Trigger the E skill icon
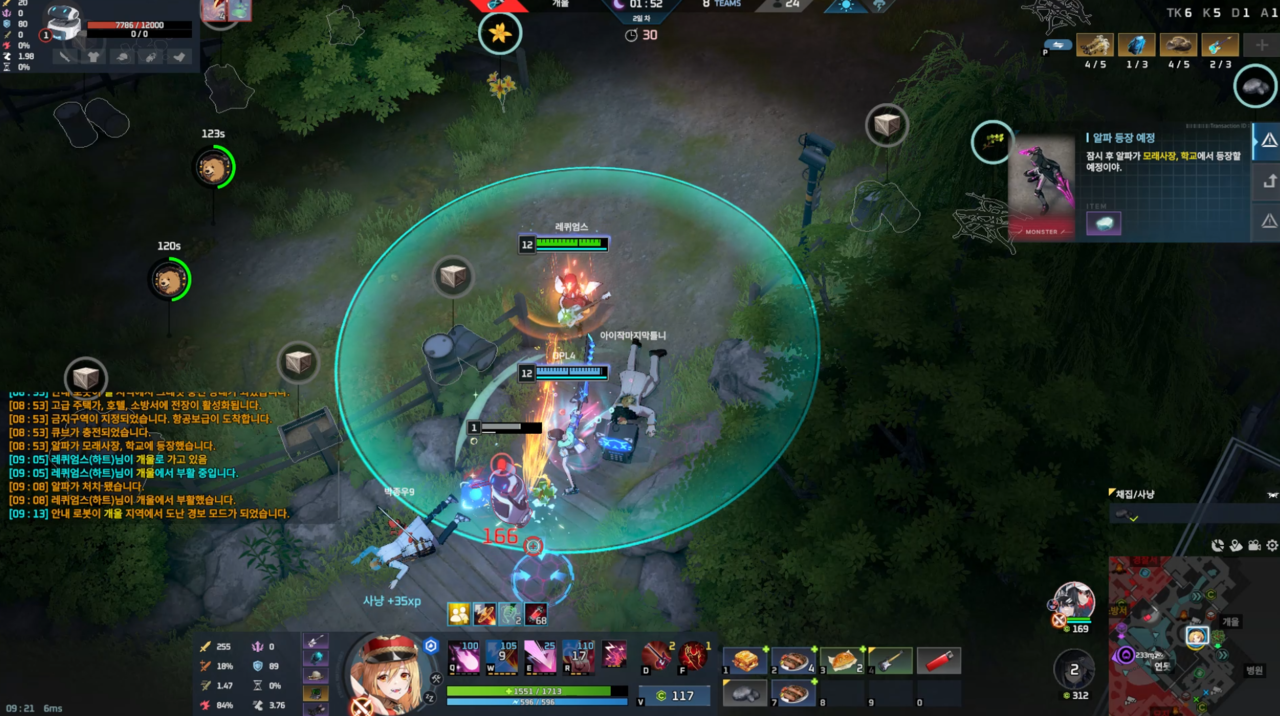The width and height of the screenshot is (1280, 716). [540, 655]
